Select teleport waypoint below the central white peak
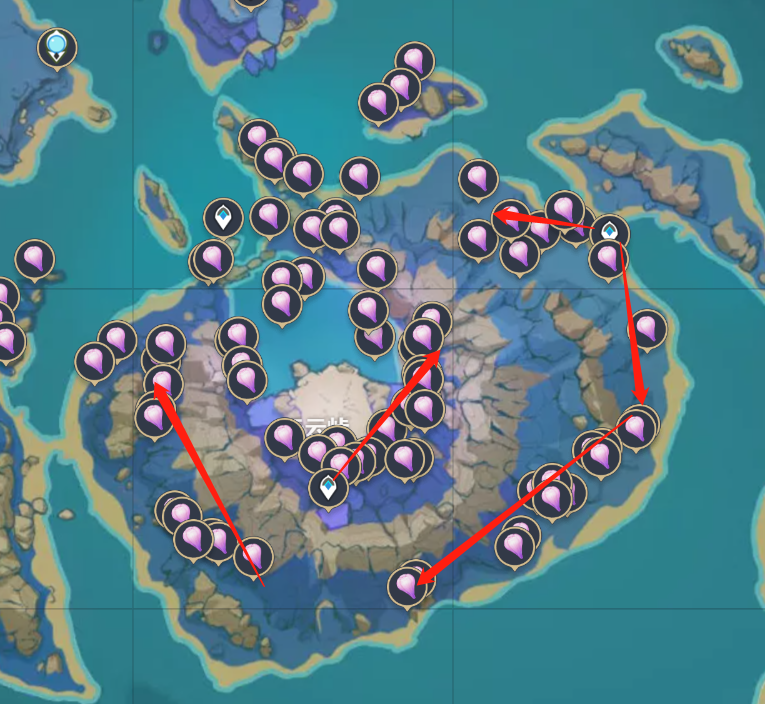Viewport: 765px width, 704px height. 327,487
